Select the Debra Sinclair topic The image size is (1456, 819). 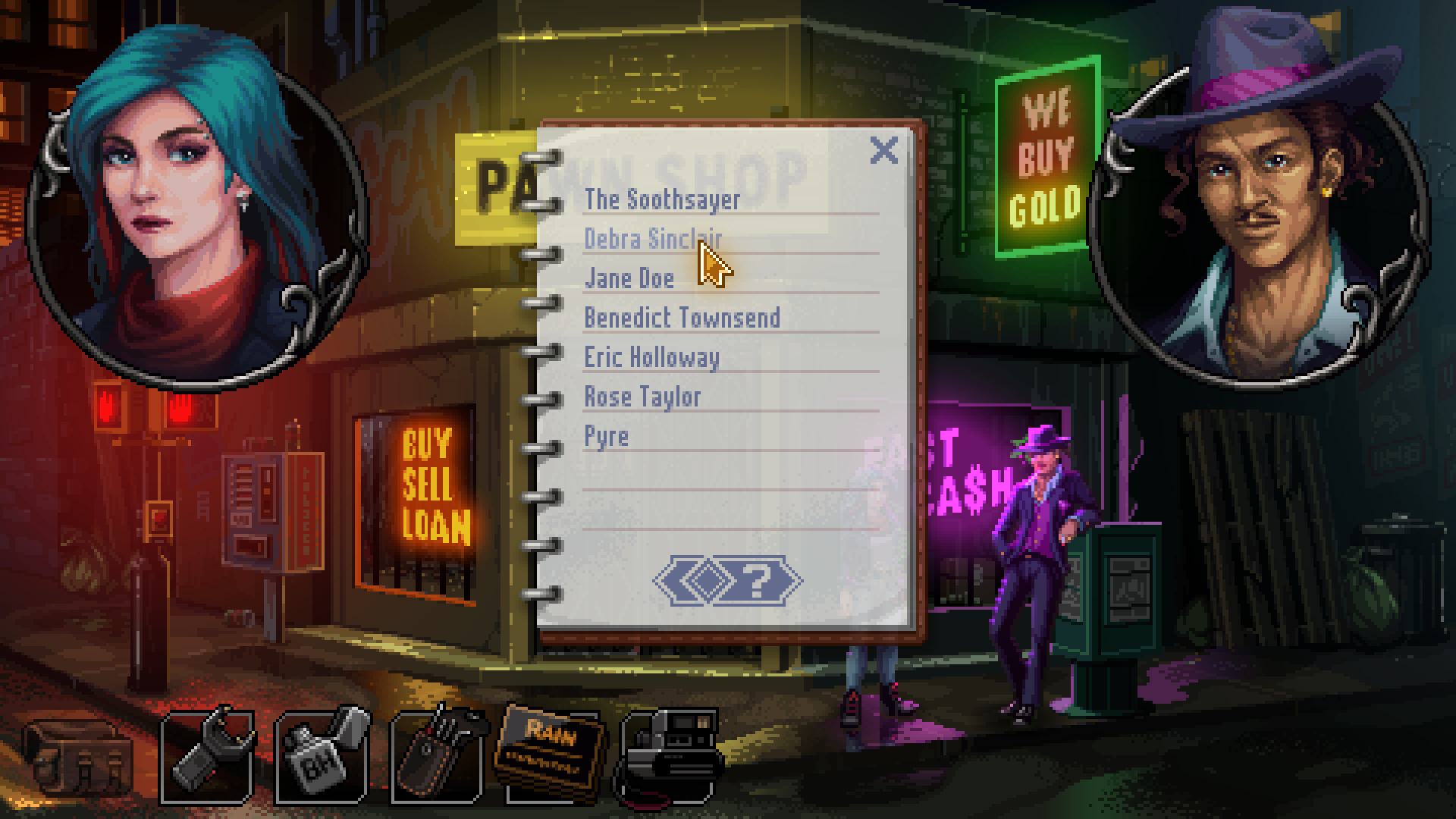tap(652, 239)
